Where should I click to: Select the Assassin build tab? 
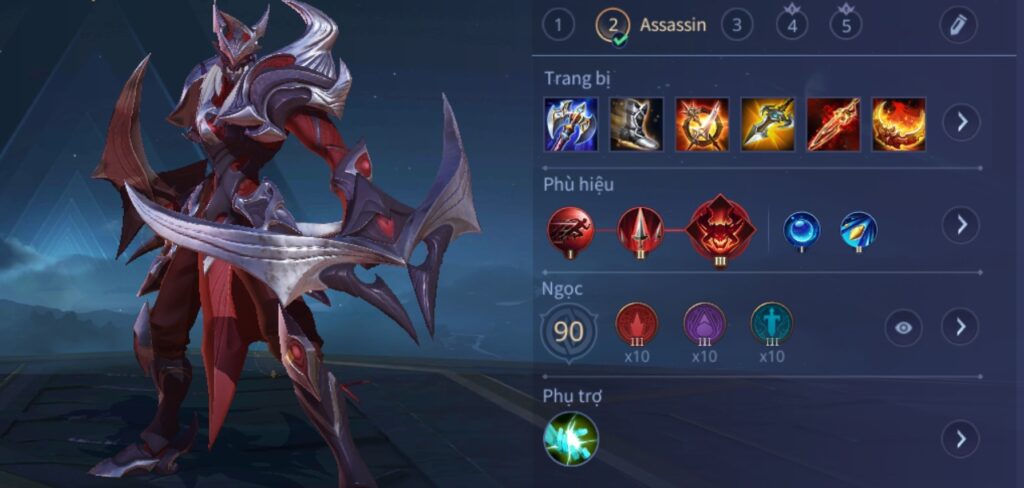pos(652,25)
